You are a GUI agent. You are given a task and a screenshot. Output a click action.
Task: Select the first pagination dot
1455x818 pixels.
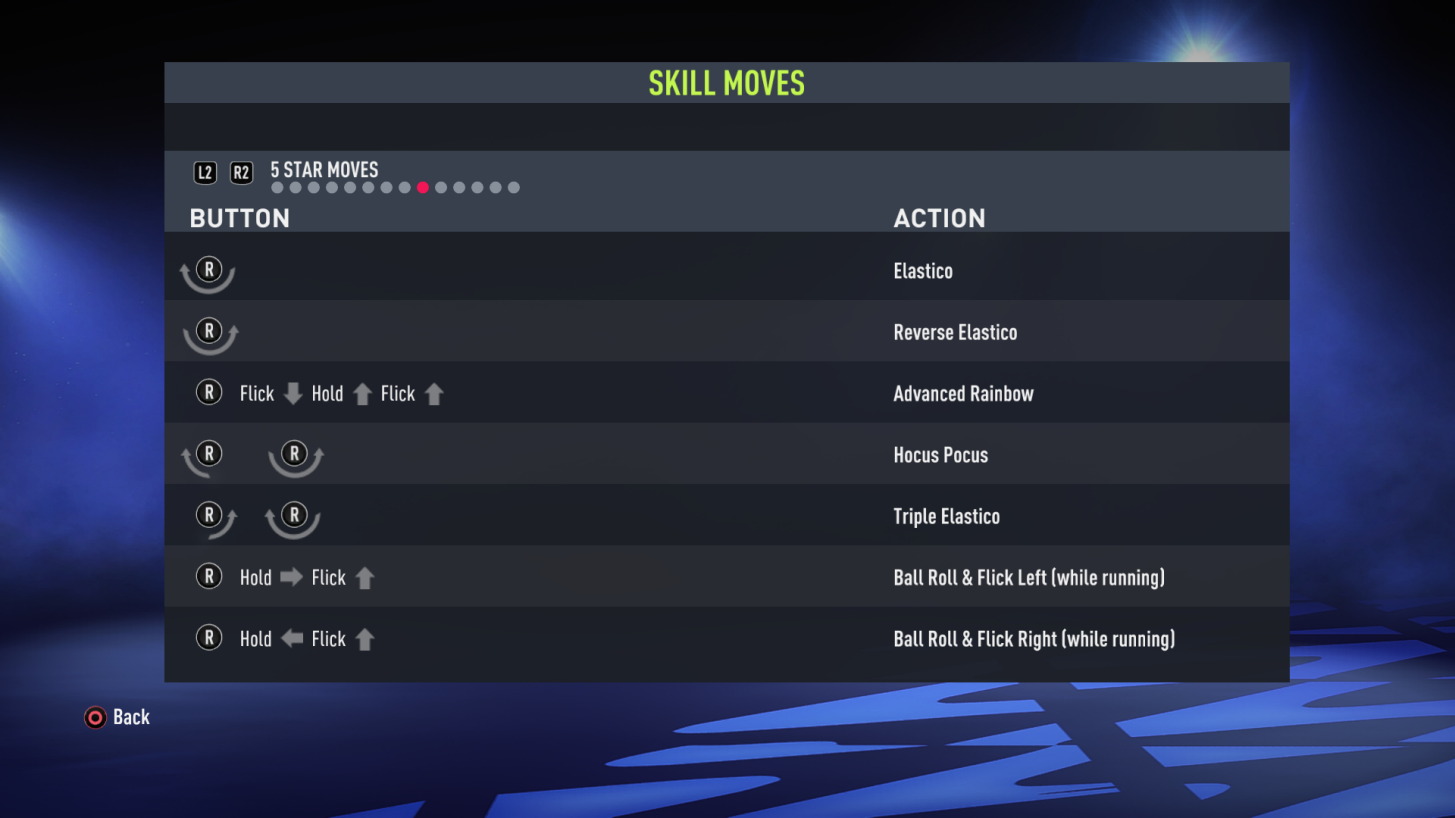(x=276, y=187)
